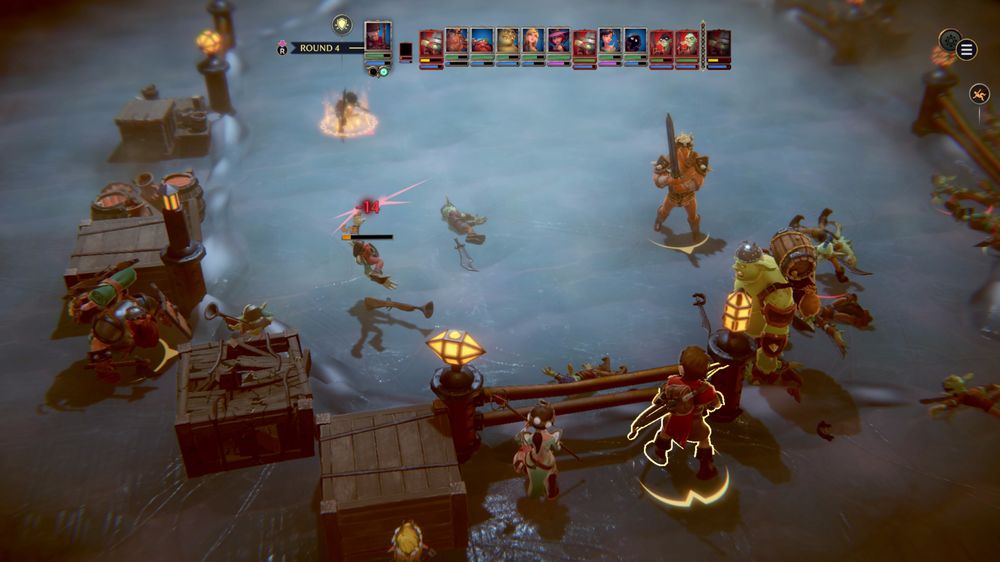Screen dimensions: 1000x562
Task: Click the running figure icon
Action: (x=979, y=95)
